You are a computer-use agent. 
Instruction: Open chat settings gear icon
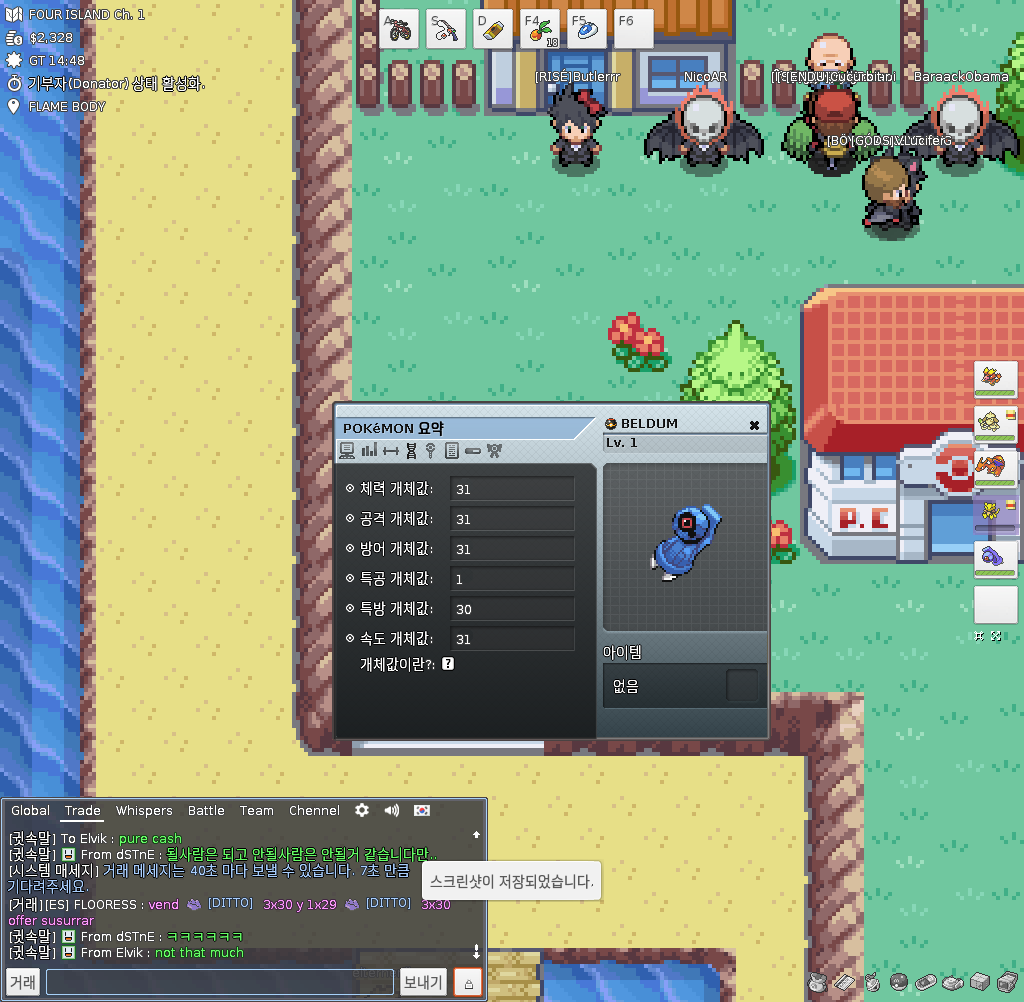pos(362,810)
